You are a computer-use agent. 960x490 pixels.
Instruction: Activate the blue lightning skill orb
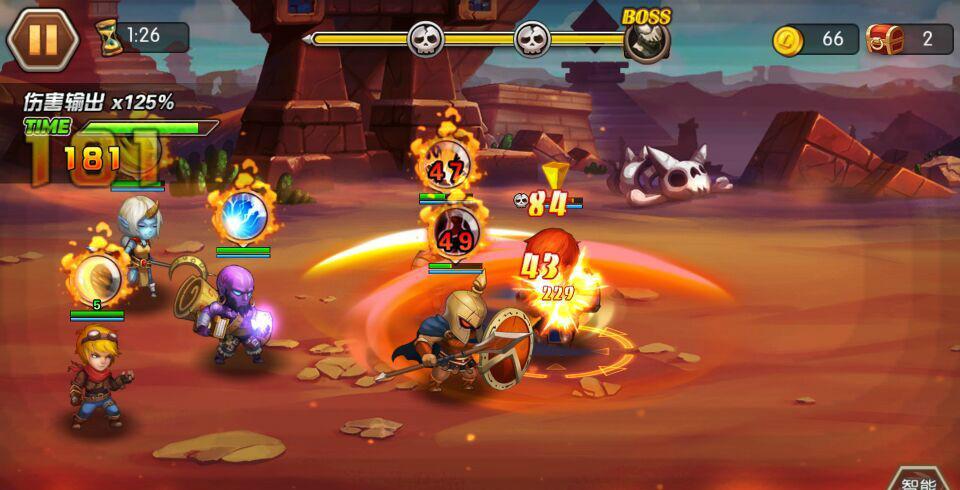(x=242, y=214)
